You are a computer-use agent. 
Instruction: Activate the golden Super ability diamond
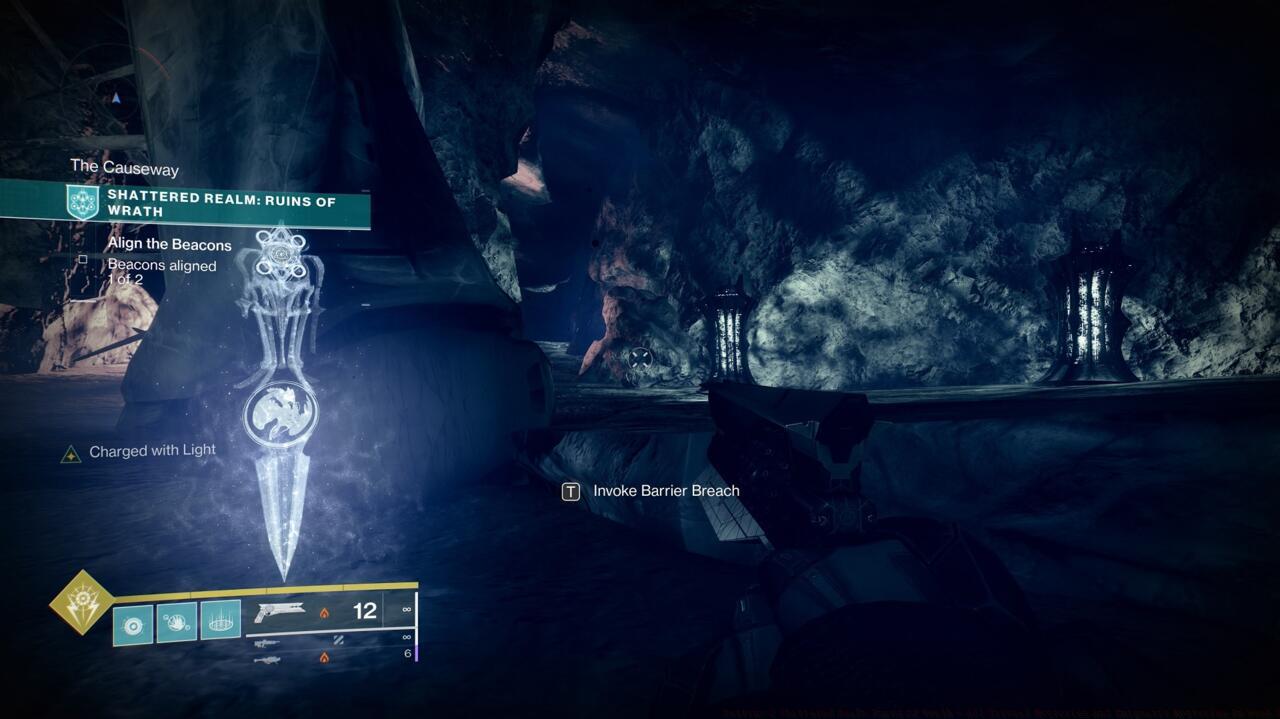pos(82,602)
